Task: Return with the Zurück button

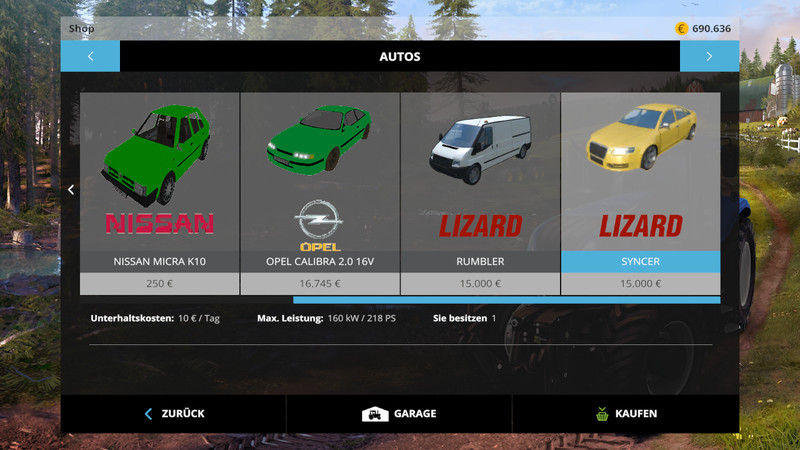Action: (174, 413)
